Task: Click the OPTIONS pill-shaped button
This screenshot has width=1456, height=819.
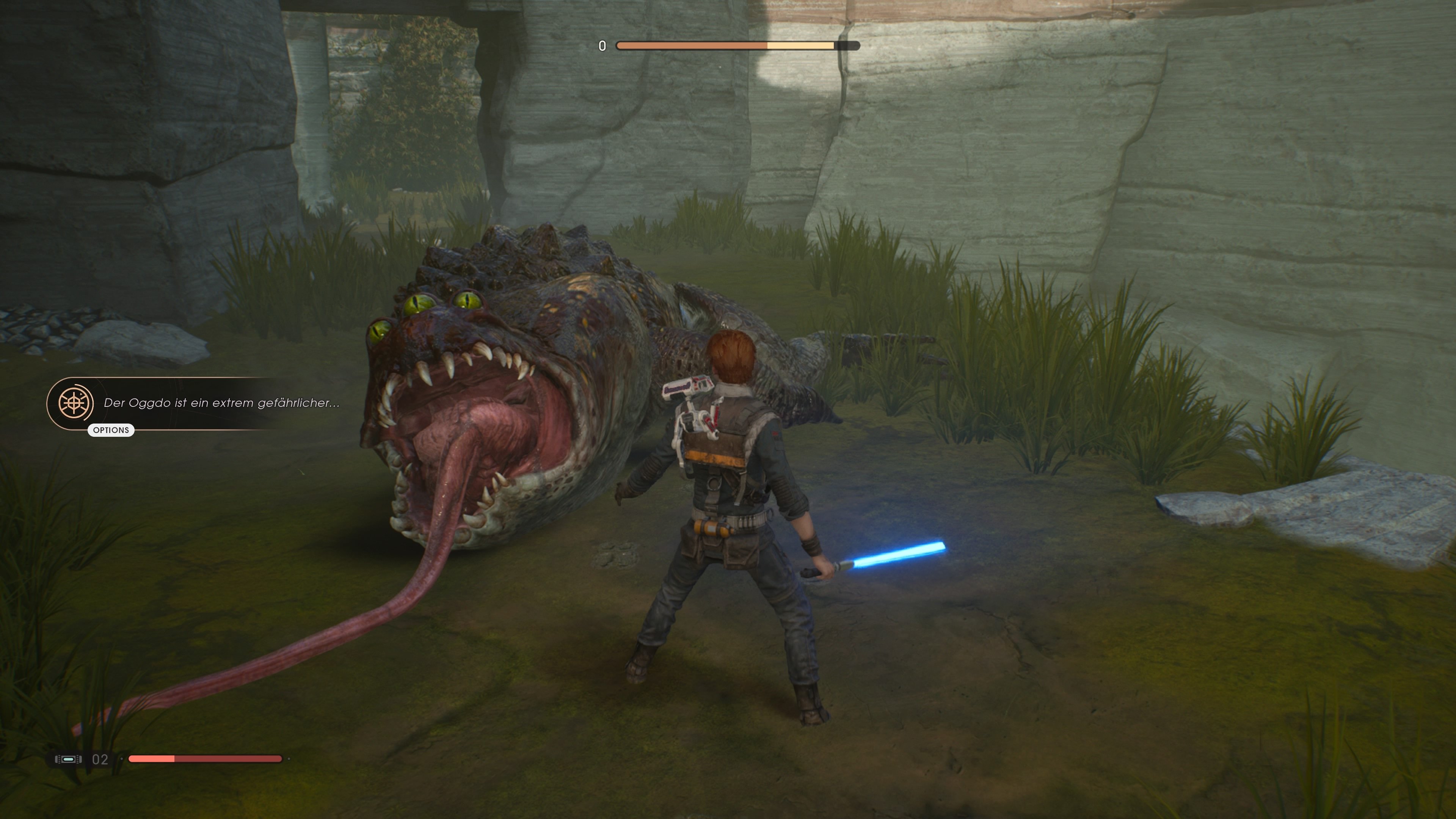Action: (x=111, y=431)
